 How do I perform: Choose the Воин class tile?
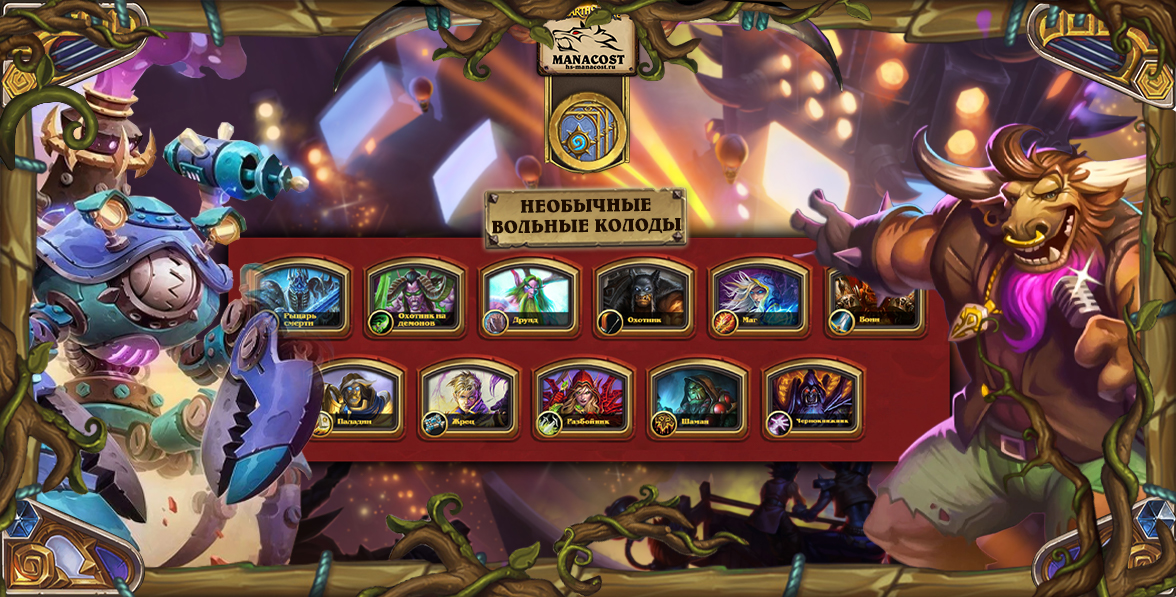tap(873, 298)
